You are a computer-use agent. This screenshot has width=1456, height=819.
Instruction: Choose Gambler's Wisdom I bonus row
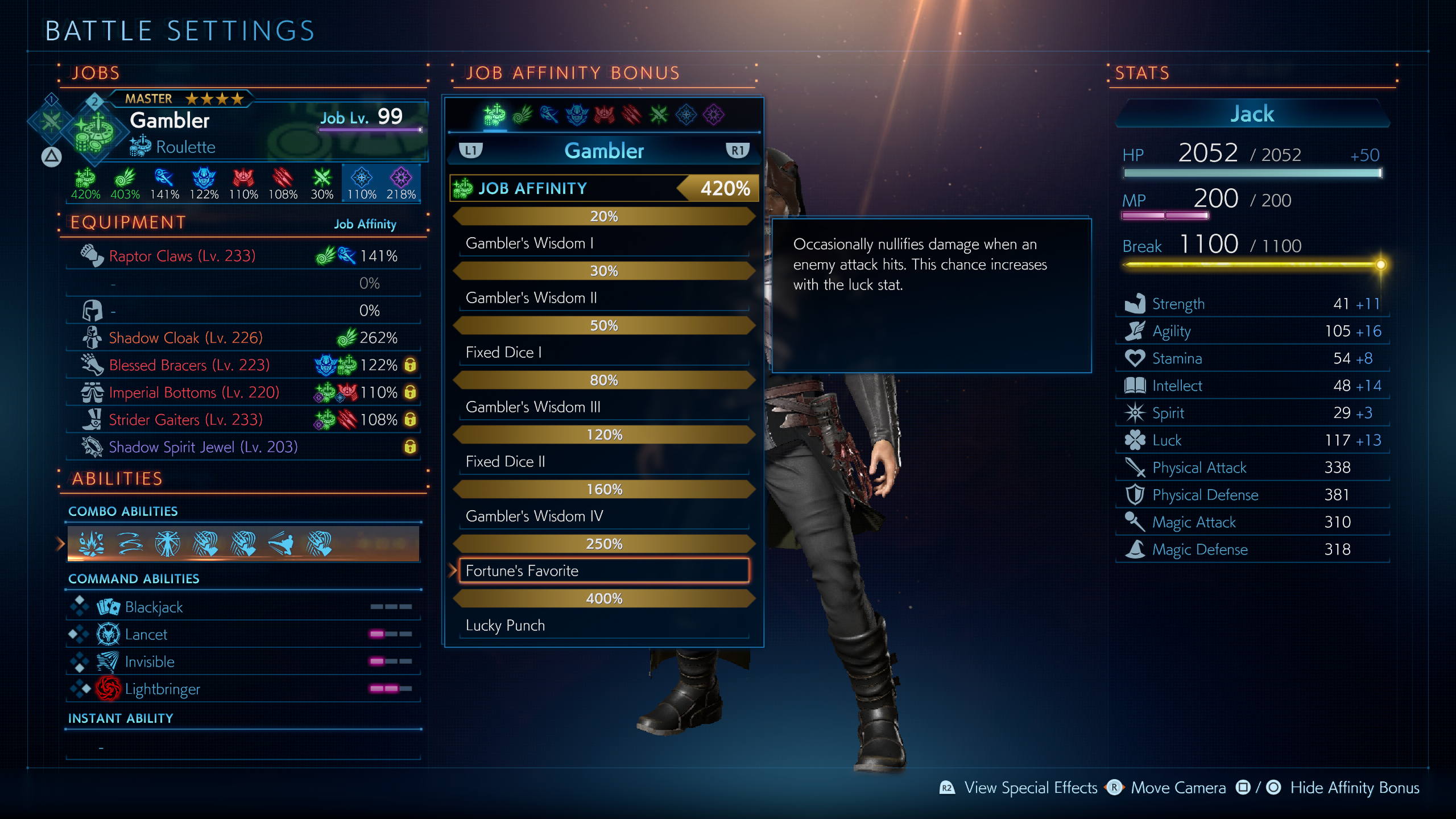[604, 243]
